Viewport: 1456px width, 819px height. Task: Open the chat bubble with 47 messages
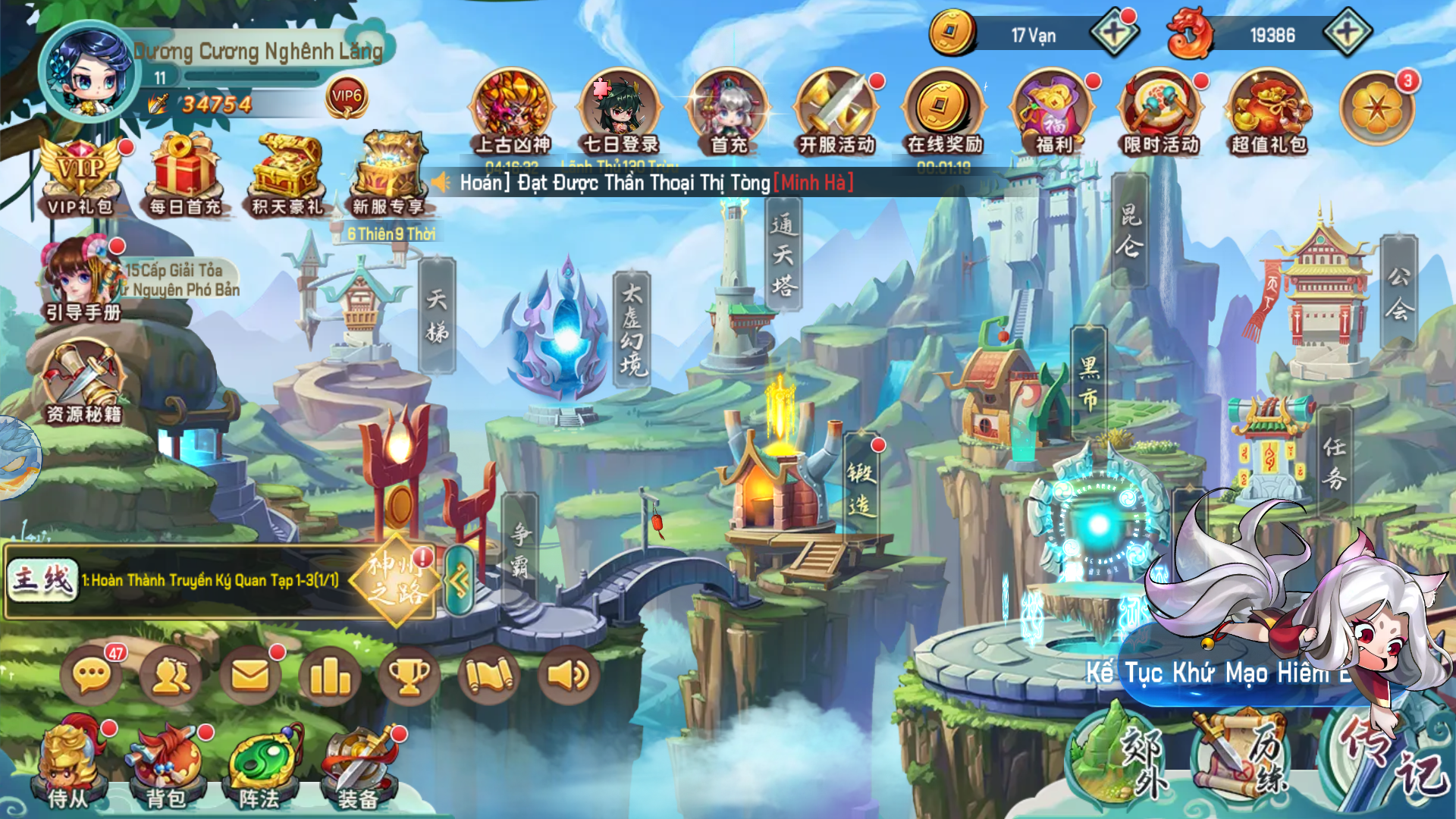(x=93, y=675)
